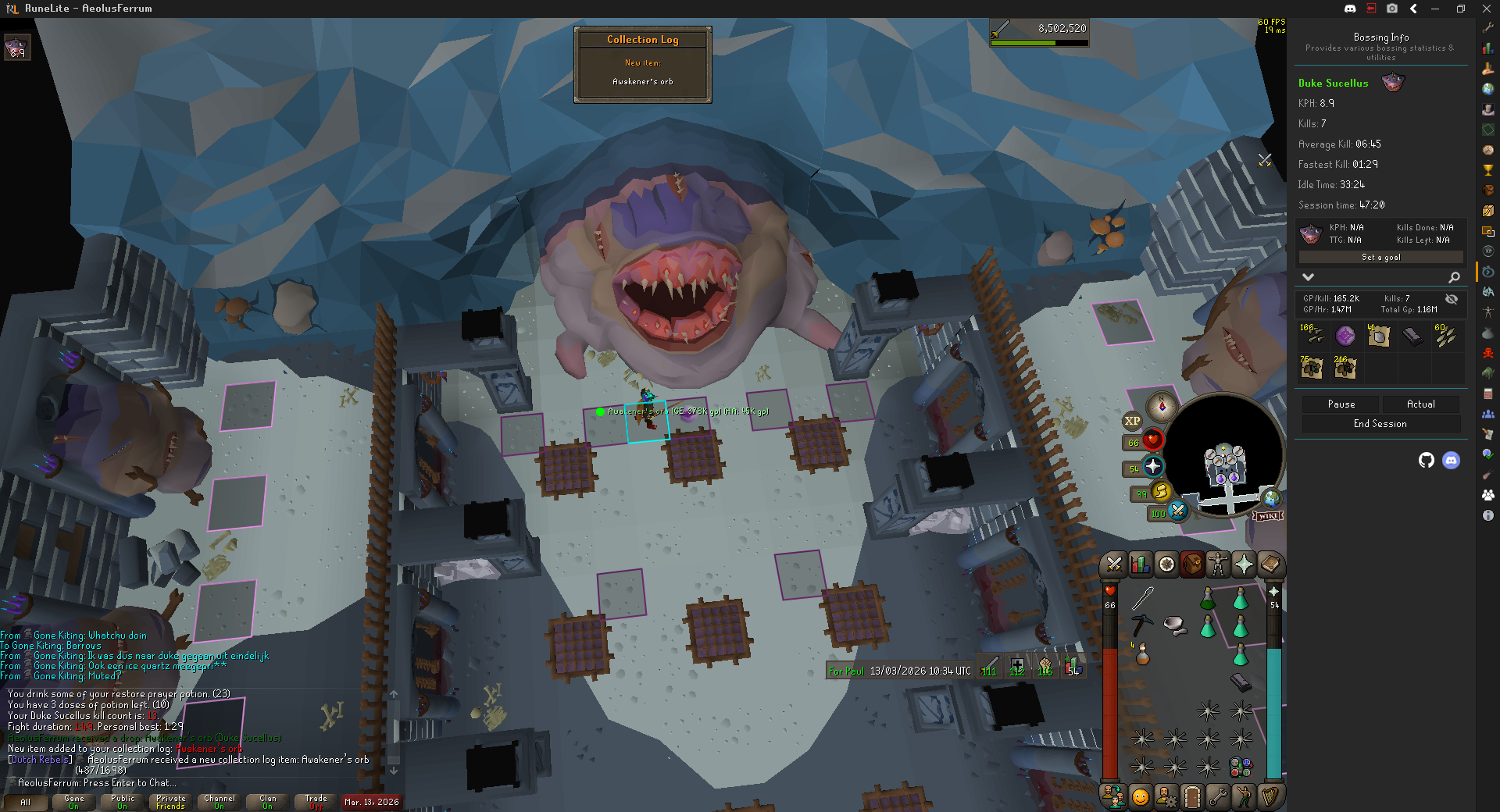The image size is (1500, 812).
Task: Hide loot with the crossed-eye icon
Action: [x=1451, y=299]
